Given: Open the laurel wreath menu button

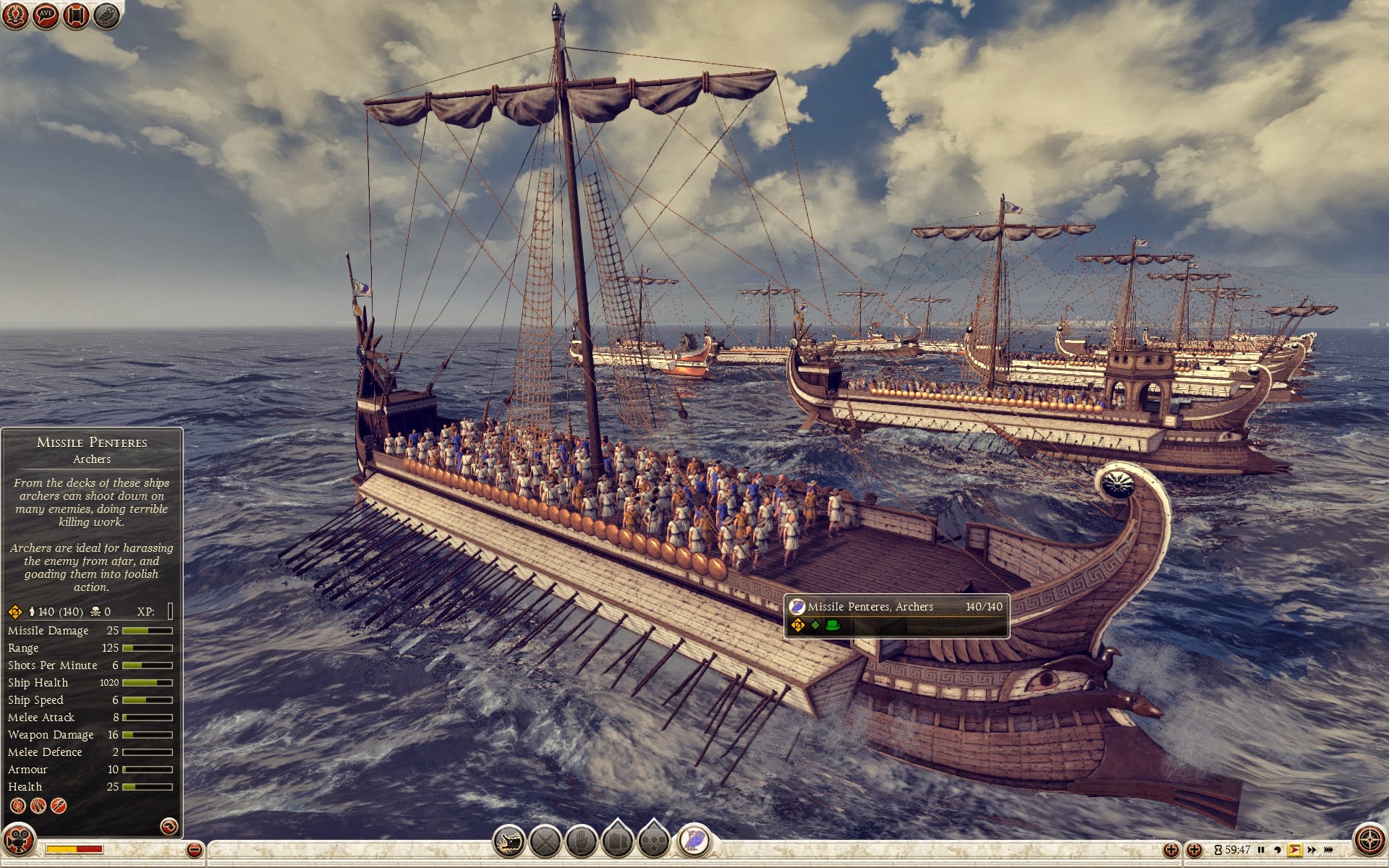Looking at the screenshot, I should tap(15, 15).
